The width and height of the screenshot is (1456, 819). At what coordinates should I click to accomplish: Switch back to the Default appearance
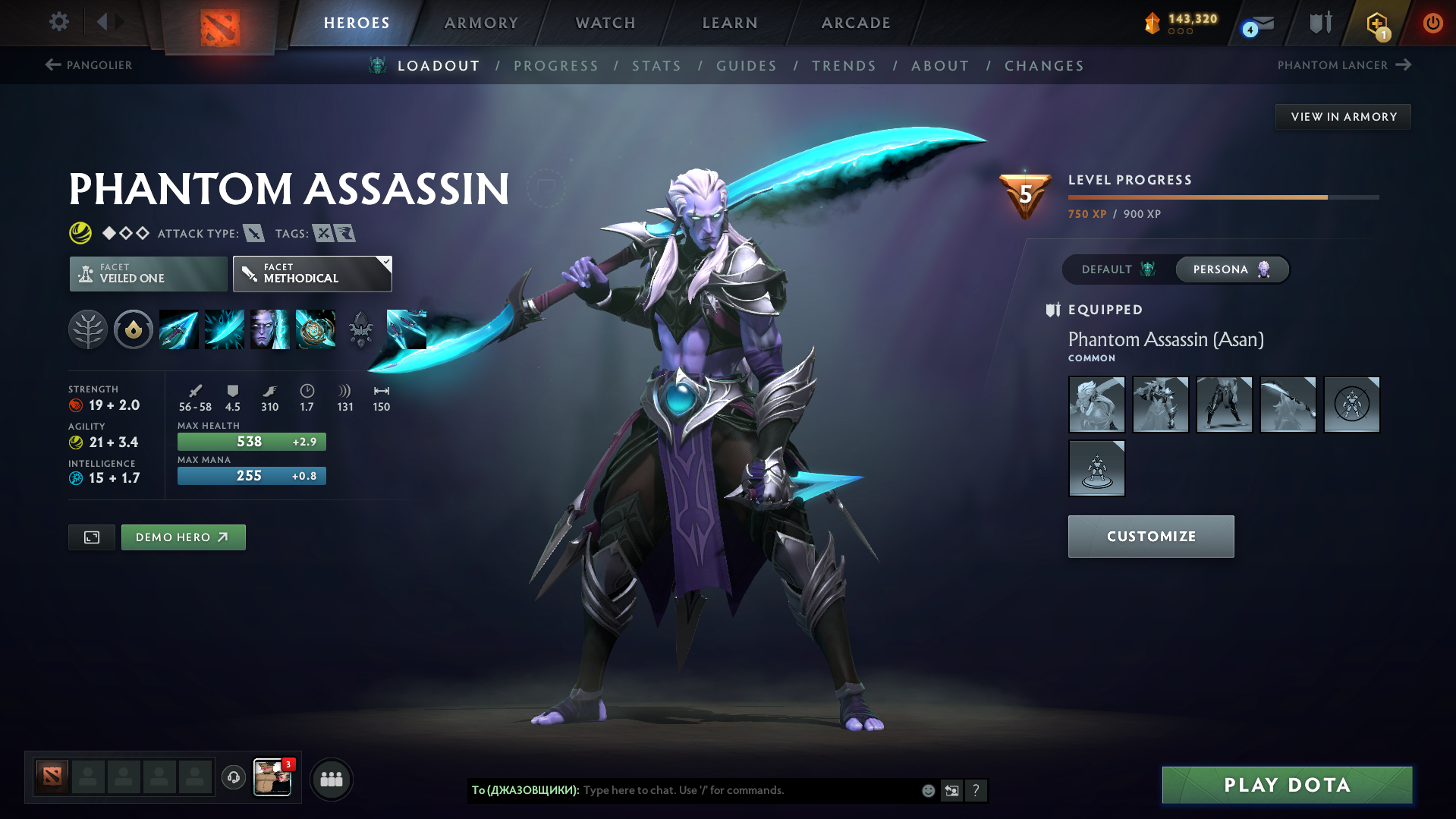(1115, 269)
